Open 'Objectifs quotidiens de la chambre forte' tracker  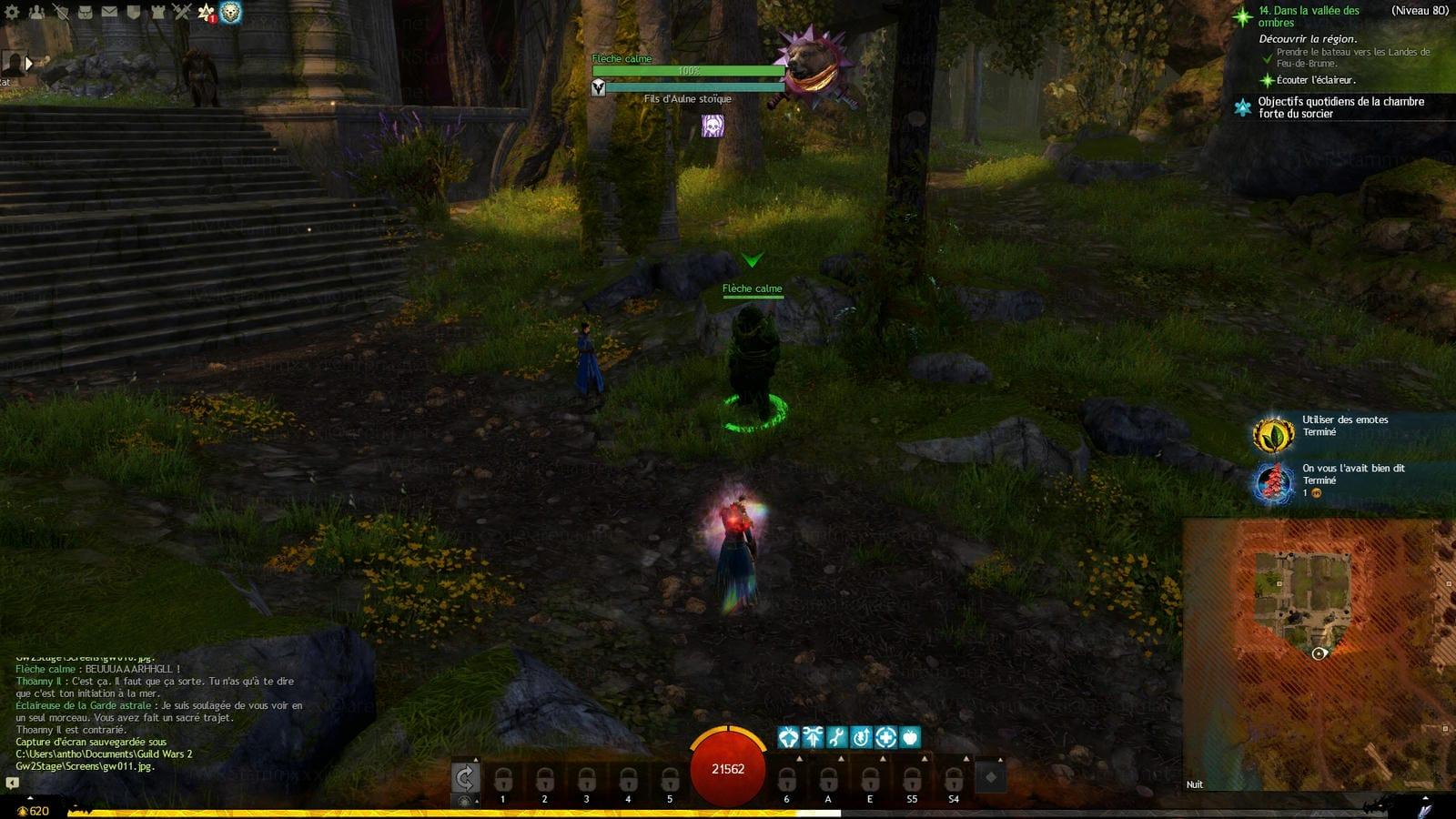tap(1340, 107)
